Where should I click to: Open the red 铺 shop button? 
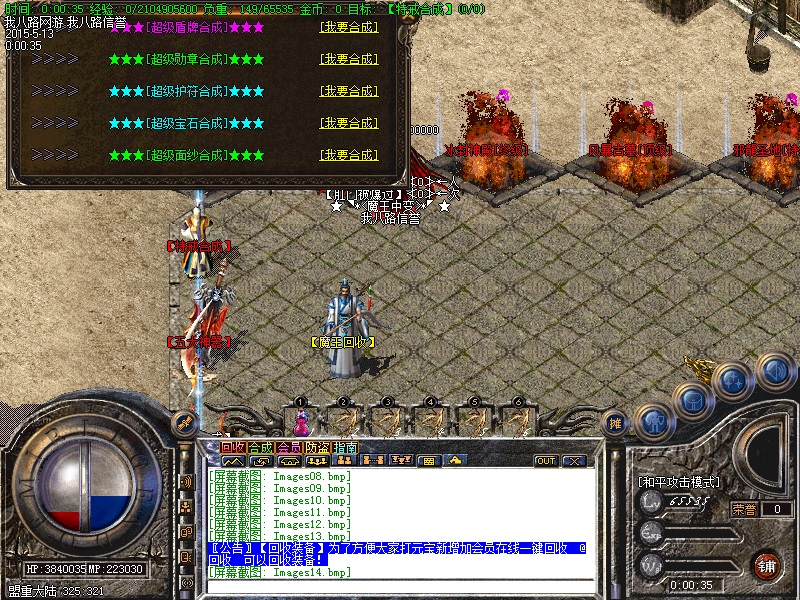767,564
